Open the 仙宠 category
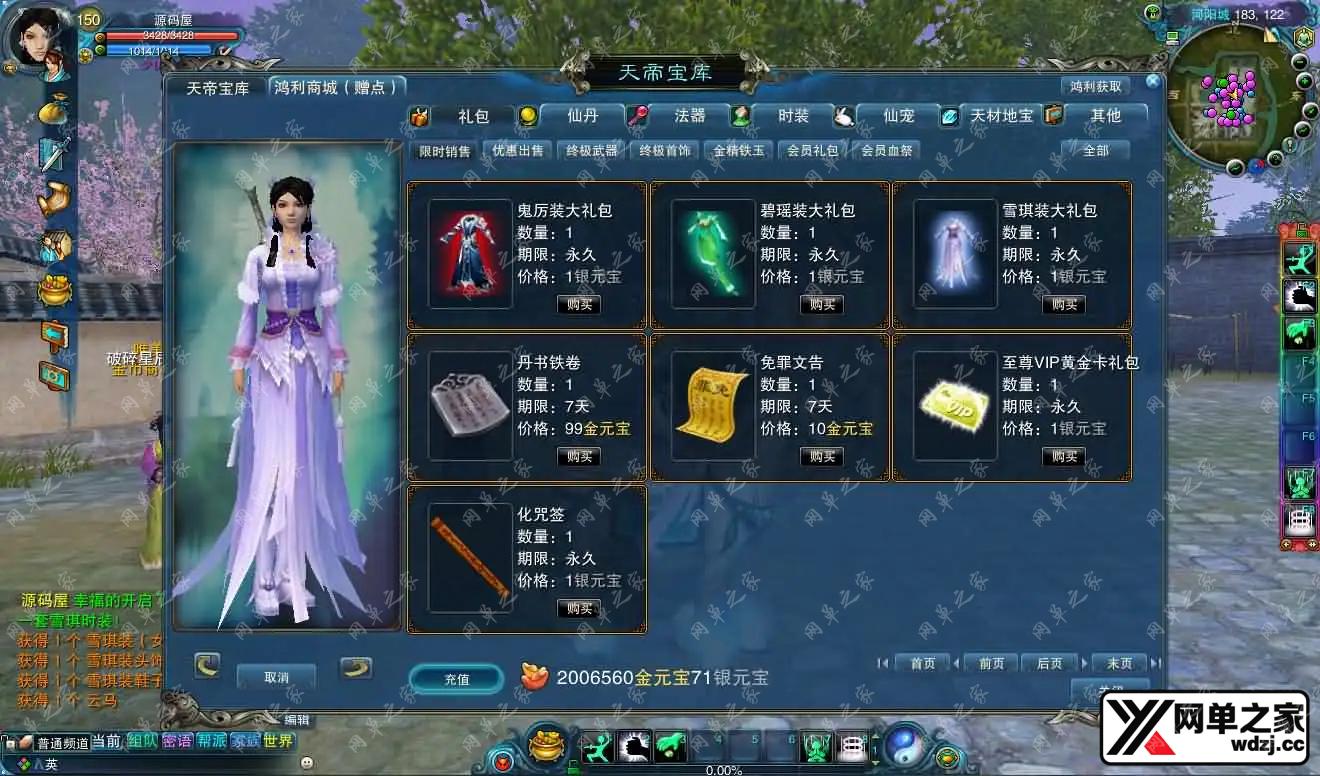The width and height of the screenshot is (1320, 776). tap(899, 116)
